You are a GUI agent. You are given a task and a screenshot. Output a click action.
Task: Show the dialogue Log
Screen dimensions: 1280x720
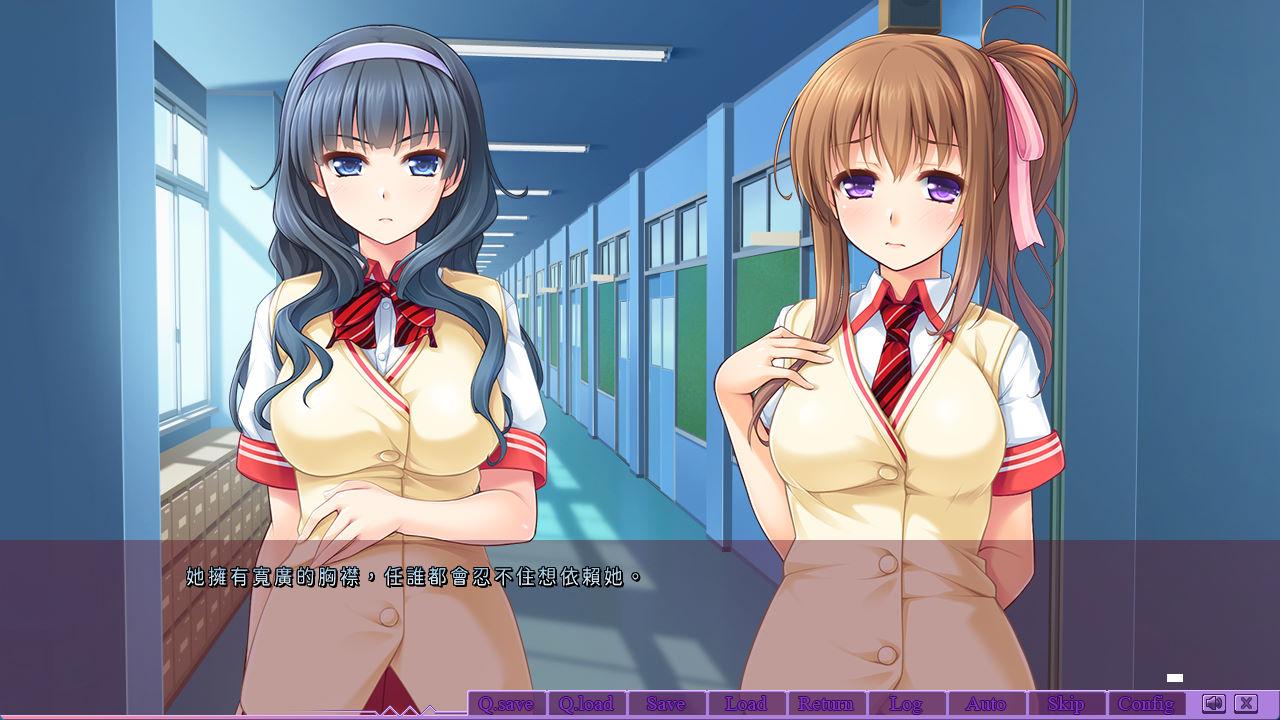pos(906,704)
